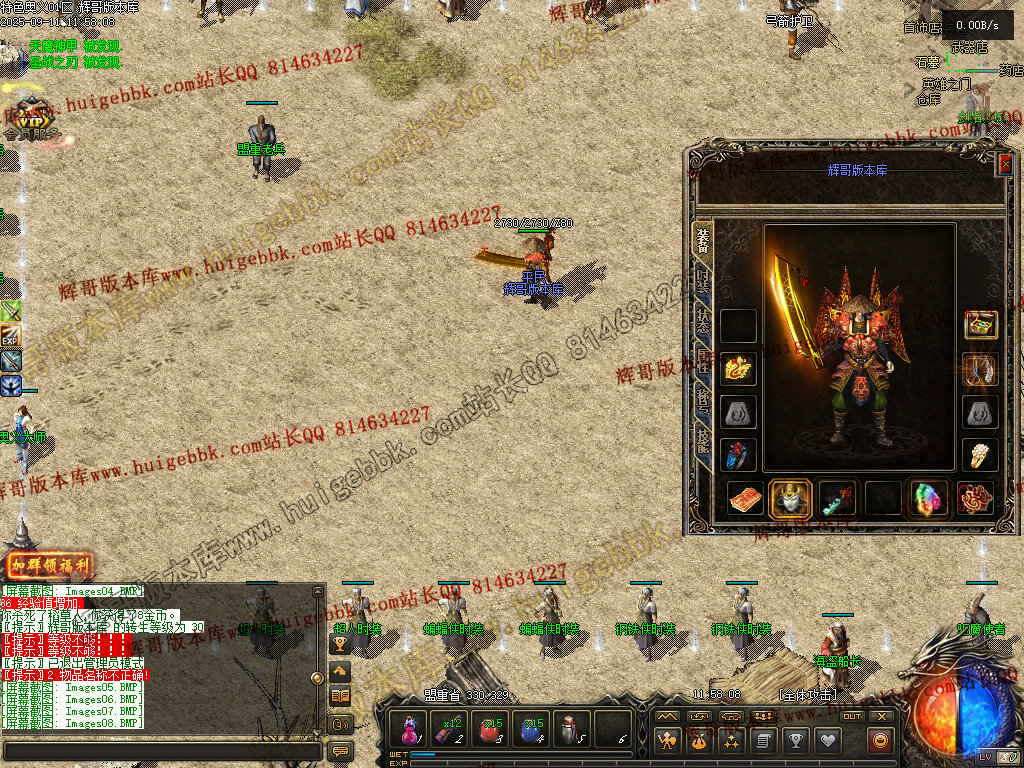Close the character equipment panel
This screenshot has width=1024, height=768.
point(1005,165)
